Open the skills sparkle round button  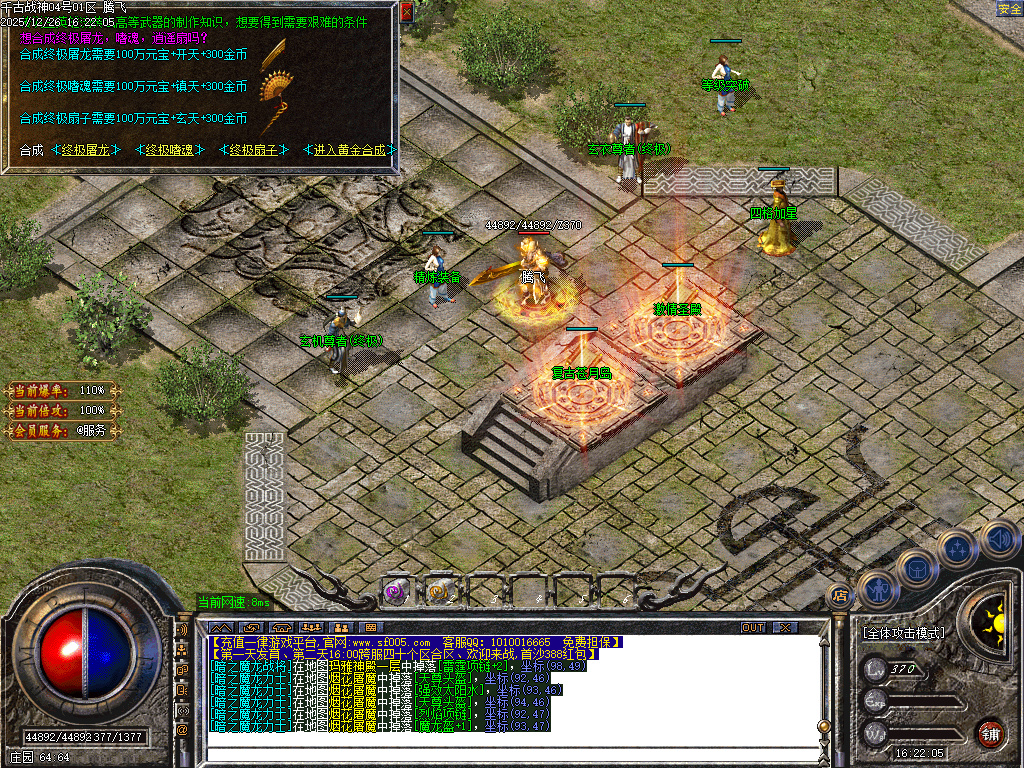[957, 549]
